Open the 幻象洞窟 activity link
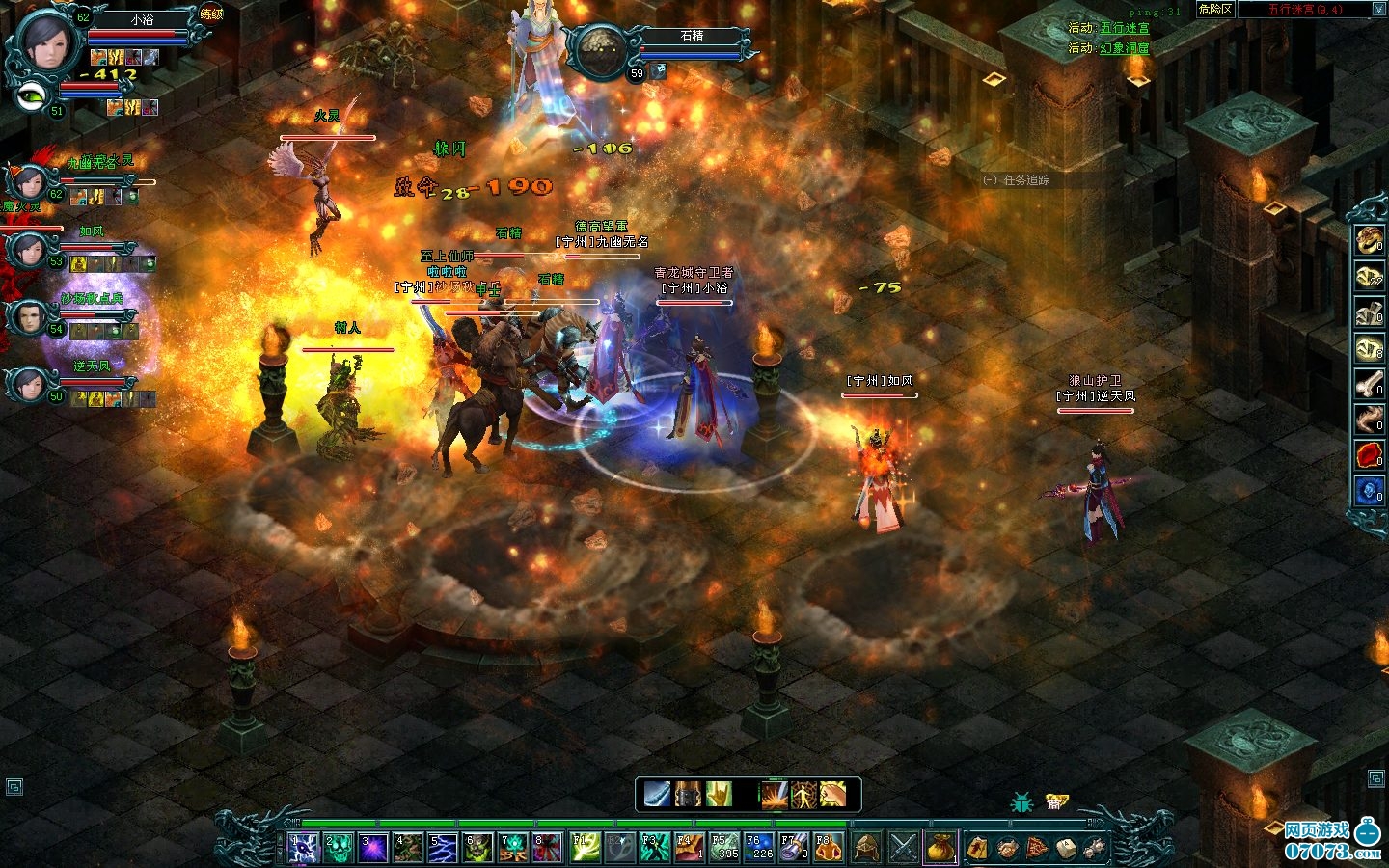 coord(1125,47)
